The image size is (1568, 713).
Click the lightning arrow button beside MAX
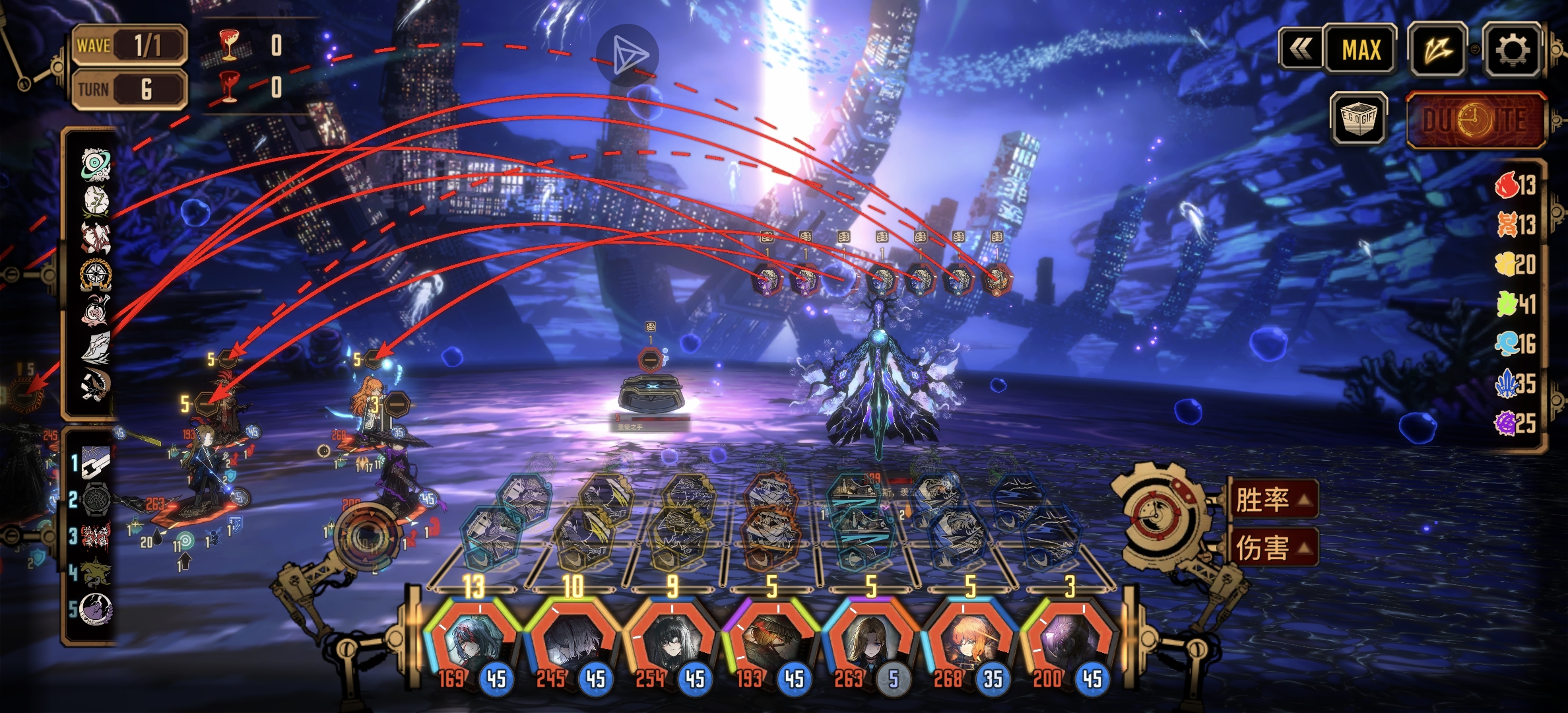point(1438,50)
